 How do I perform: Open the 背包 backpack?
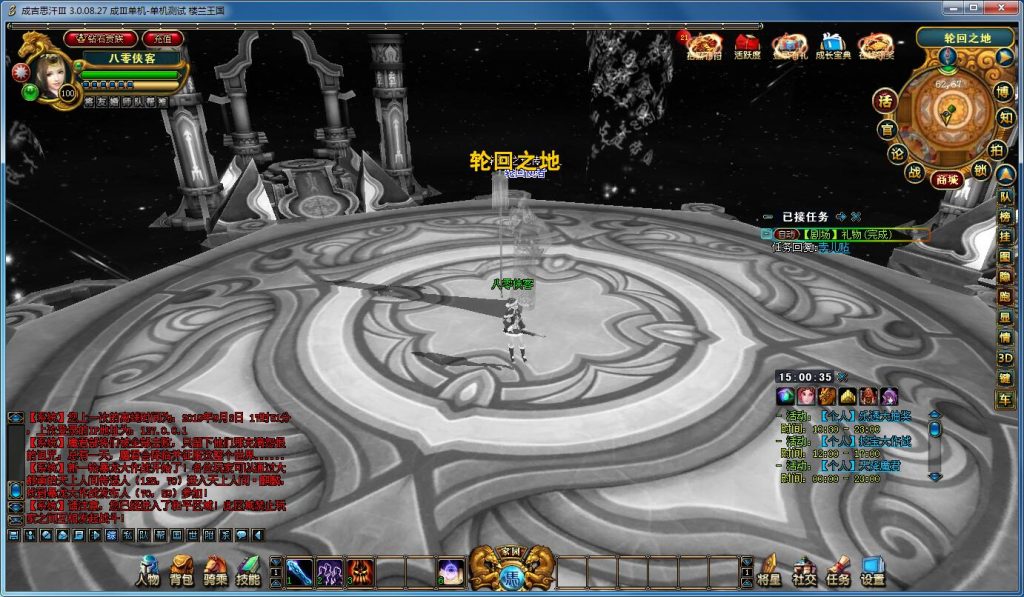pyautogui.click(x=181, y=570)
